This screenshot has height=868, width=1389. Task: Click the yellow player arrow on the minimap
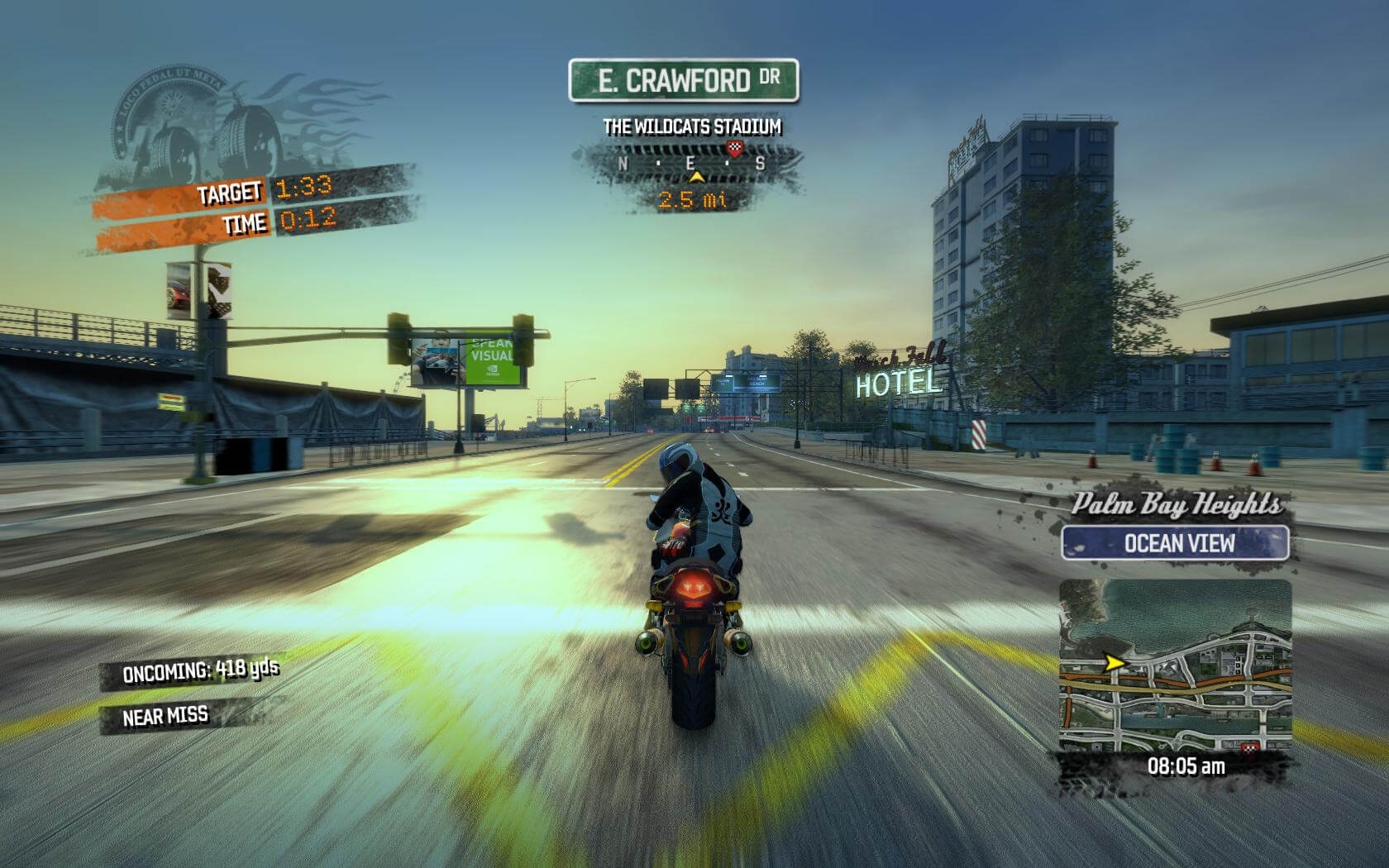coord(1115,663)
